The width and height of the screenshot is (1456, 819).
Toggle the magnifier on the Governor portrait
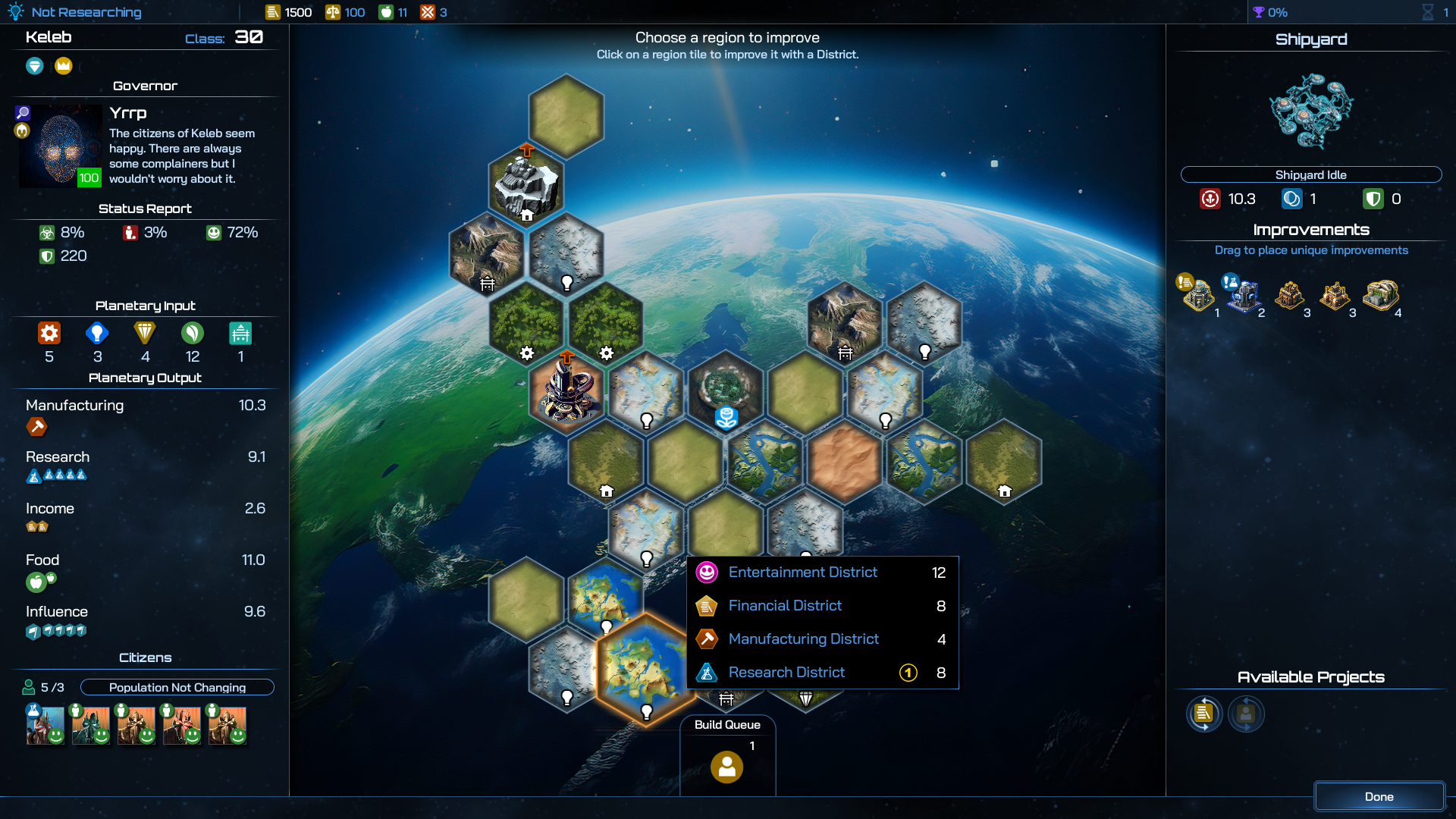point(22,112)
